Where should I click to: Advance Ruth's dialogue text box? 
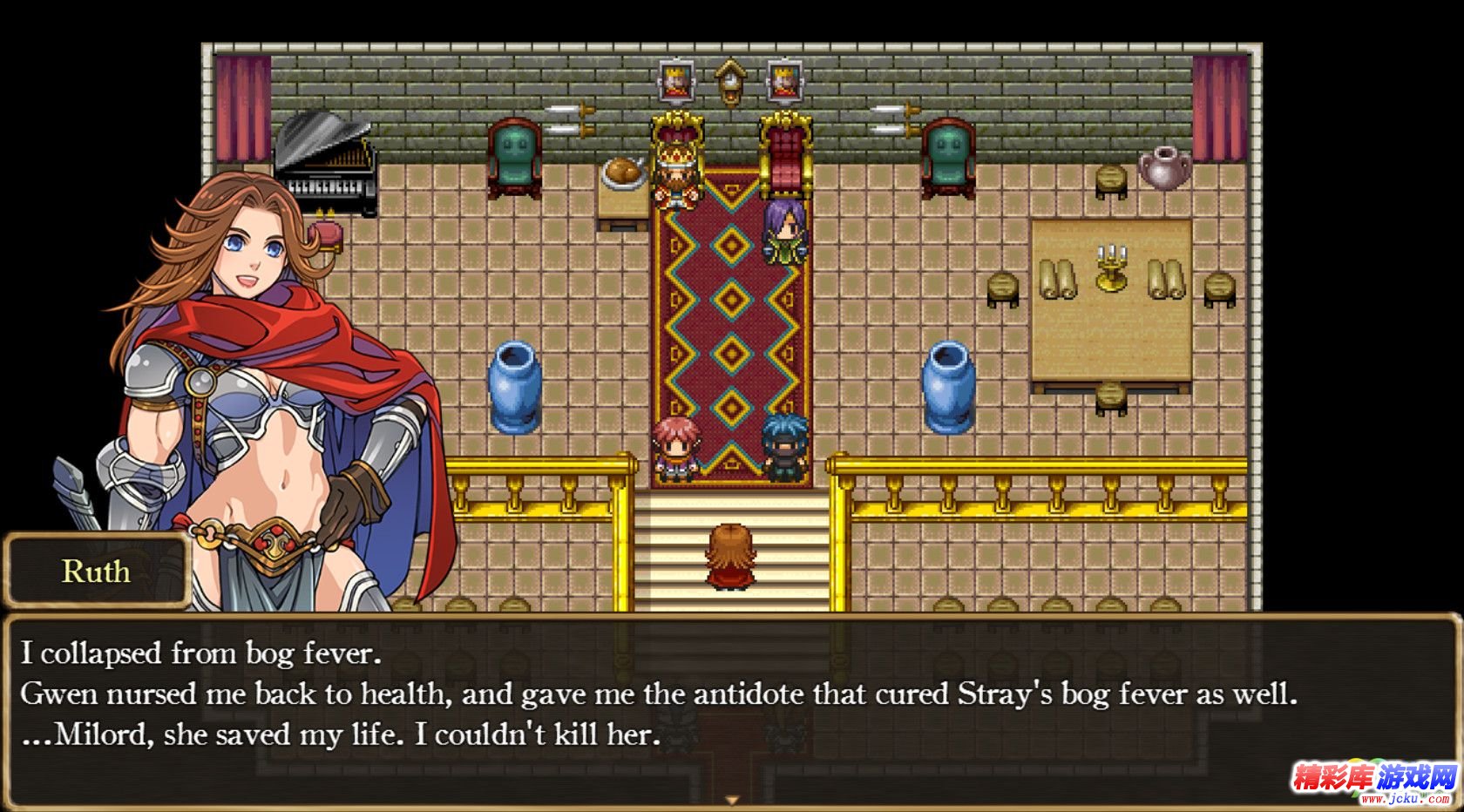click(x=730, y=697)
